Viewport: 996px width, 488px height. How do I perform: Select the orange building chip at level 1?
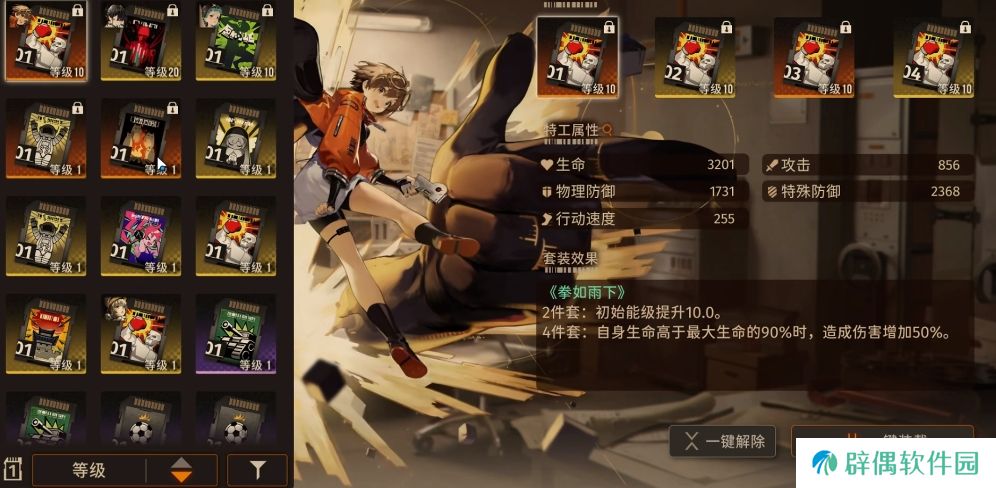(46, 334)
